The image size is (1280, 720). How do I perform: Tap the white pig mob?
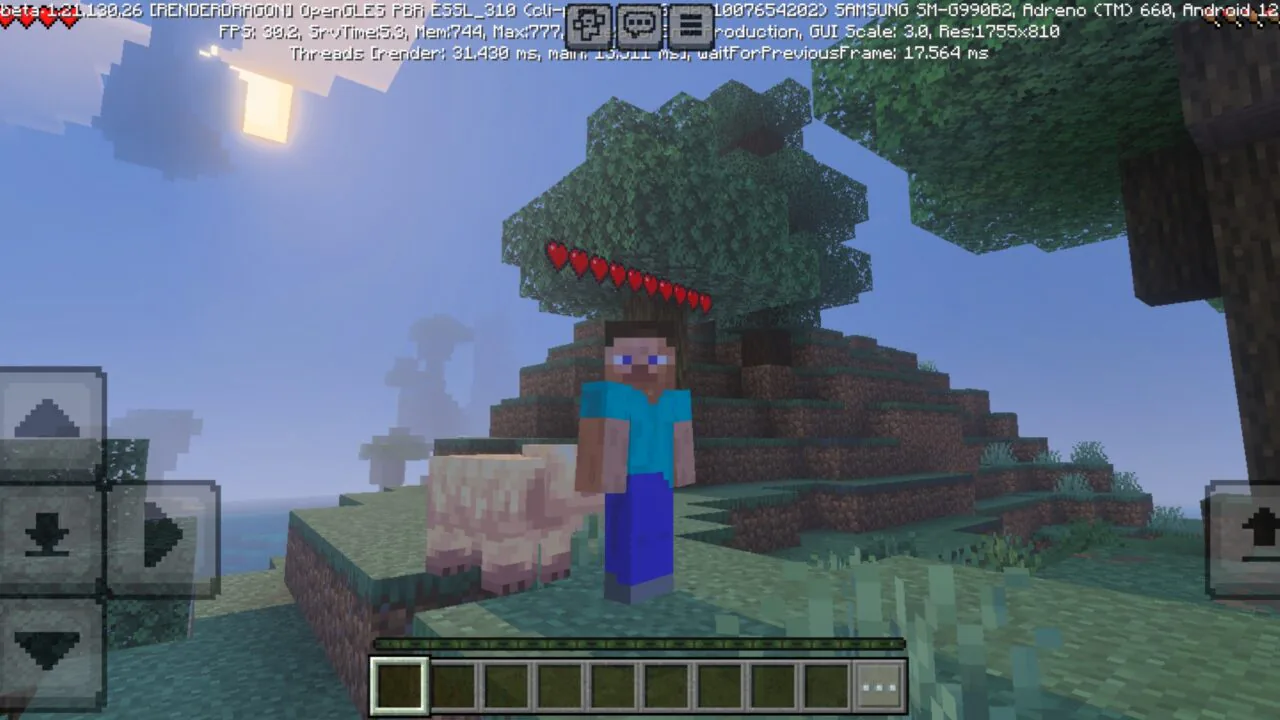(x=500, y=510)
